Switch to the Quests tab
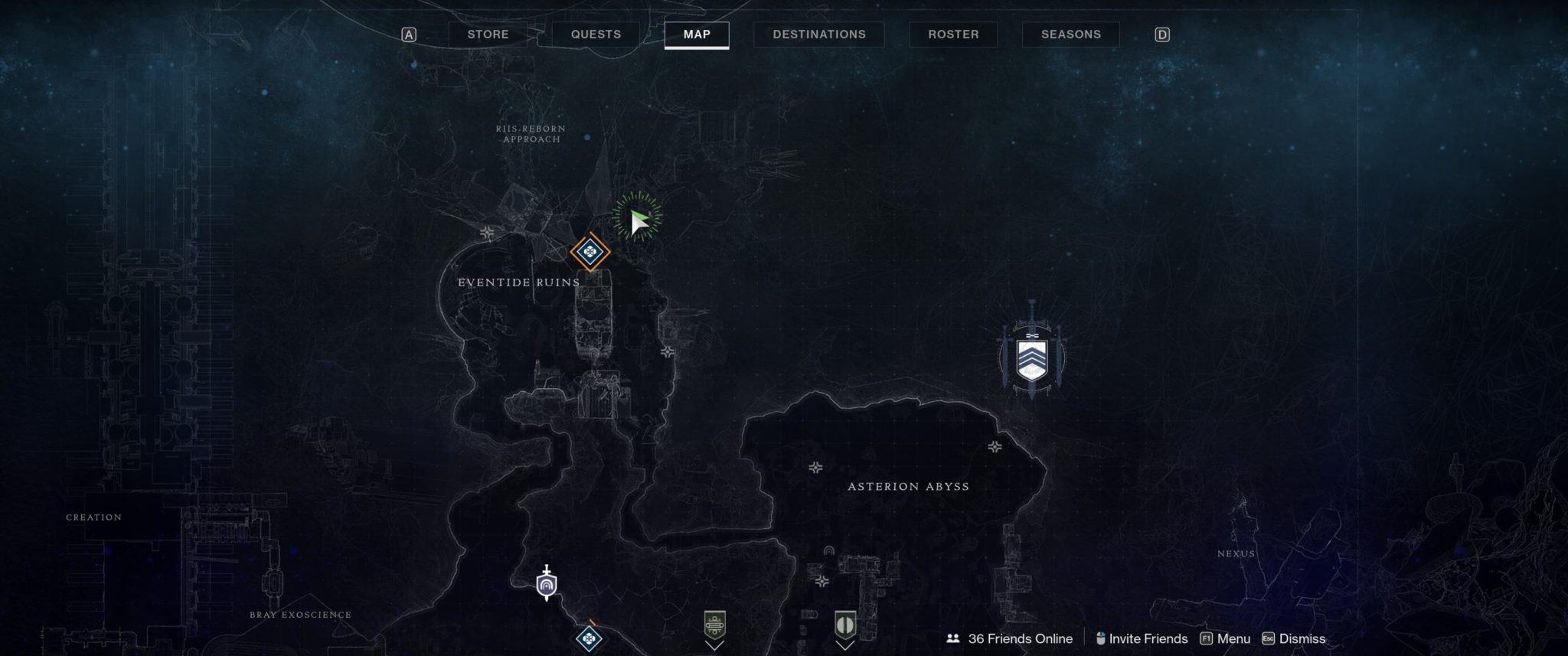The width and height of the screenshot is (1568, 656). click(596, 34)
